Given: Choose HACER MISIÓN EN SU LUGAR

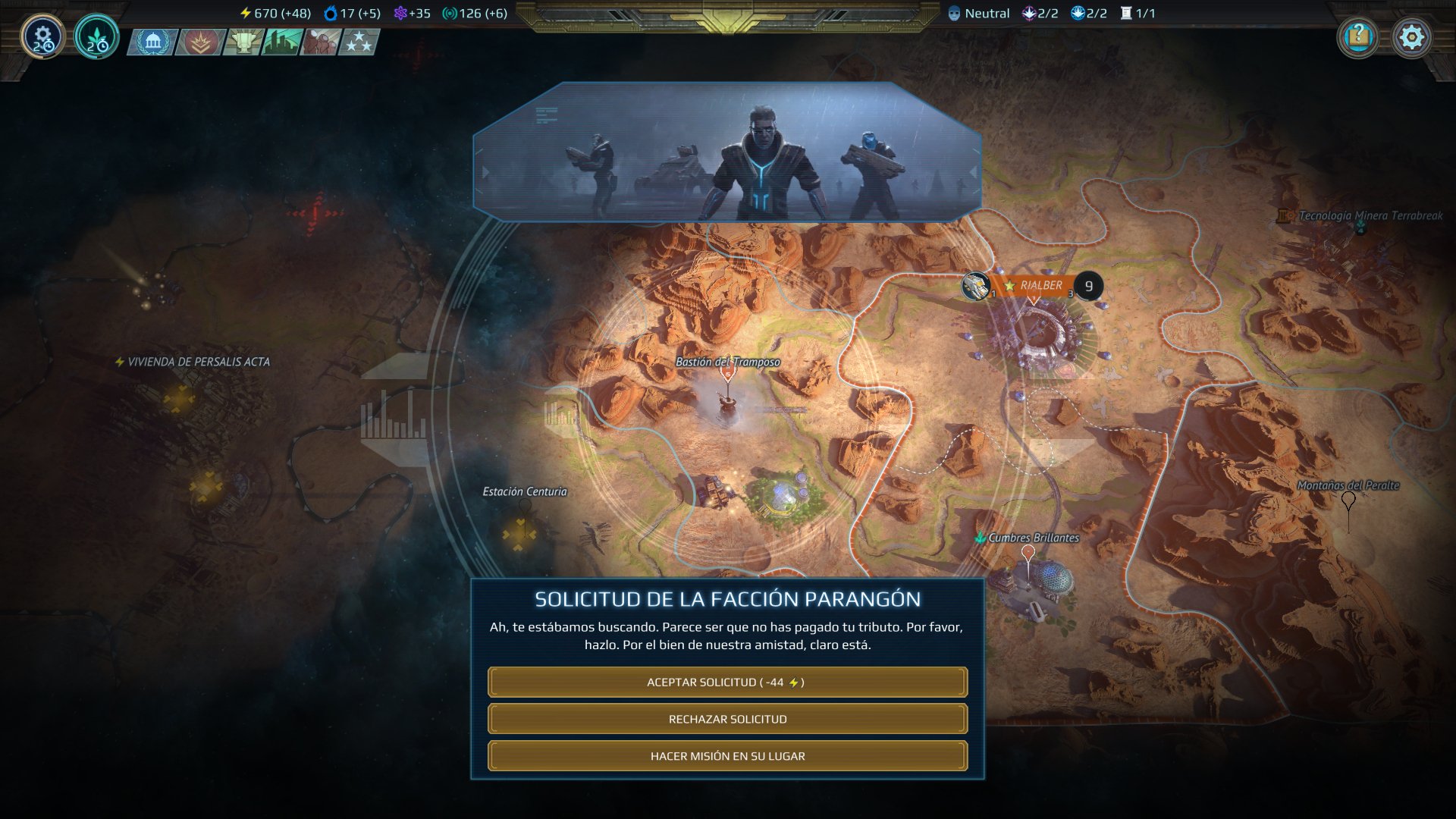Looking at the screenshot, I should 728,755.
